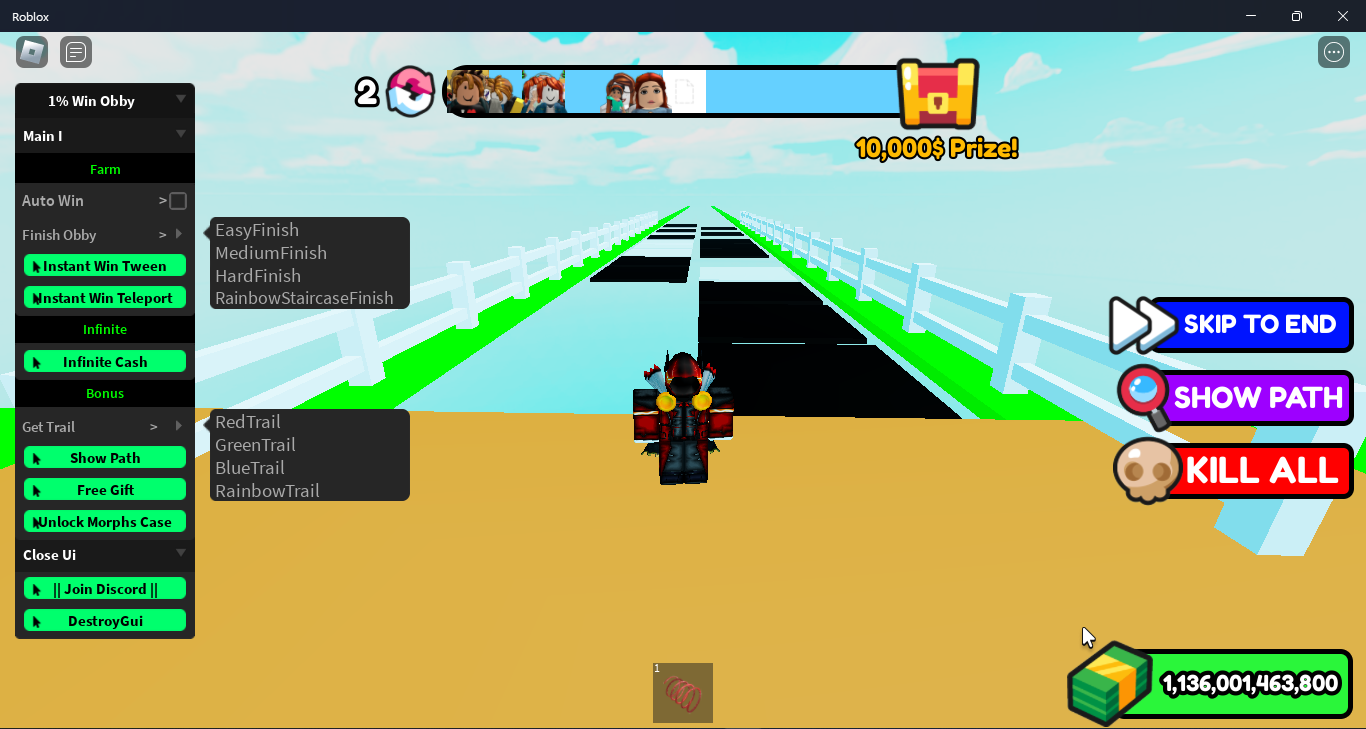Choose RainbowTrail in the Get Trail submenu
The image size is (1366, 729).
click(x=266, y=490)
